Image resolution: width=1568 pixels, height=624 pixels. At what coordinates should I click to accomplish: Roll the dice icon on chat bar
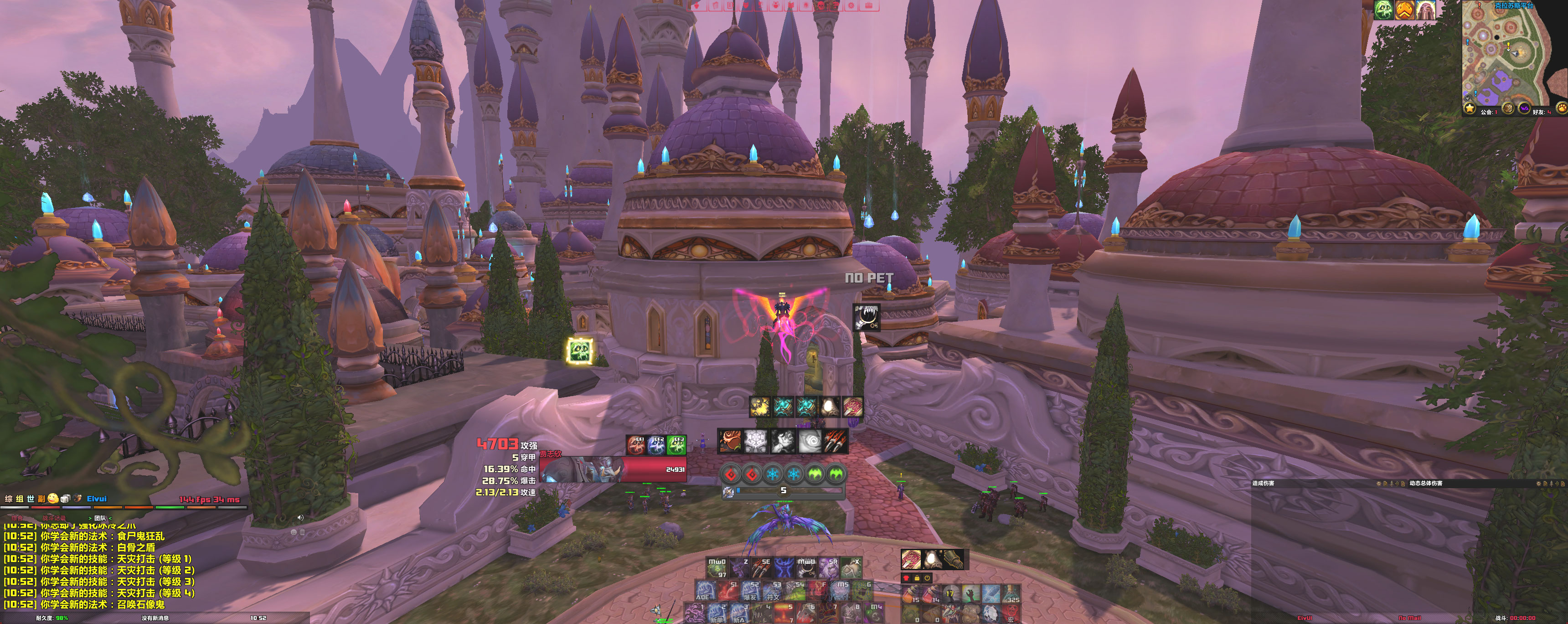point(65,499)
